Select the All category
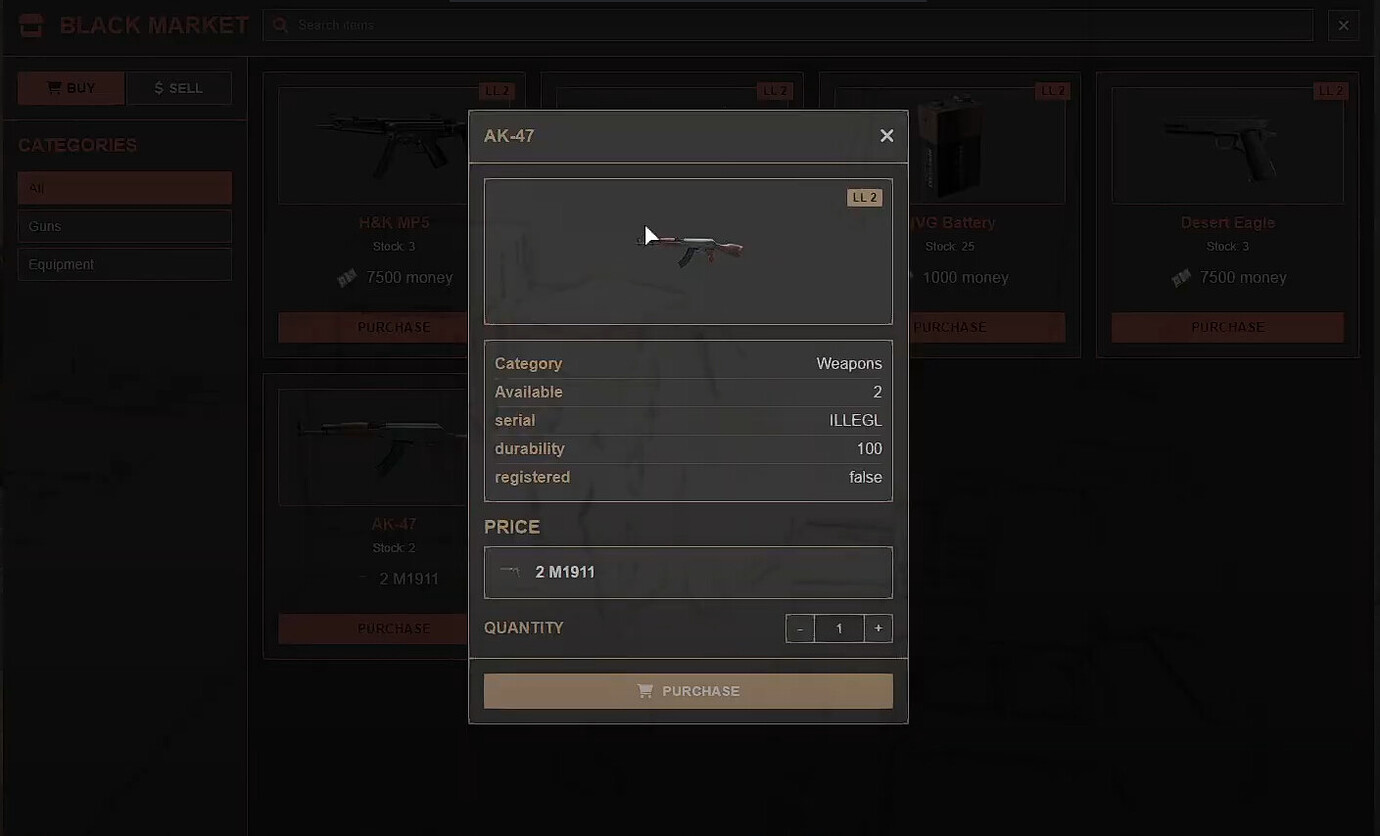This screenshot has width=1380, height=836. click(x=124, y=187)
